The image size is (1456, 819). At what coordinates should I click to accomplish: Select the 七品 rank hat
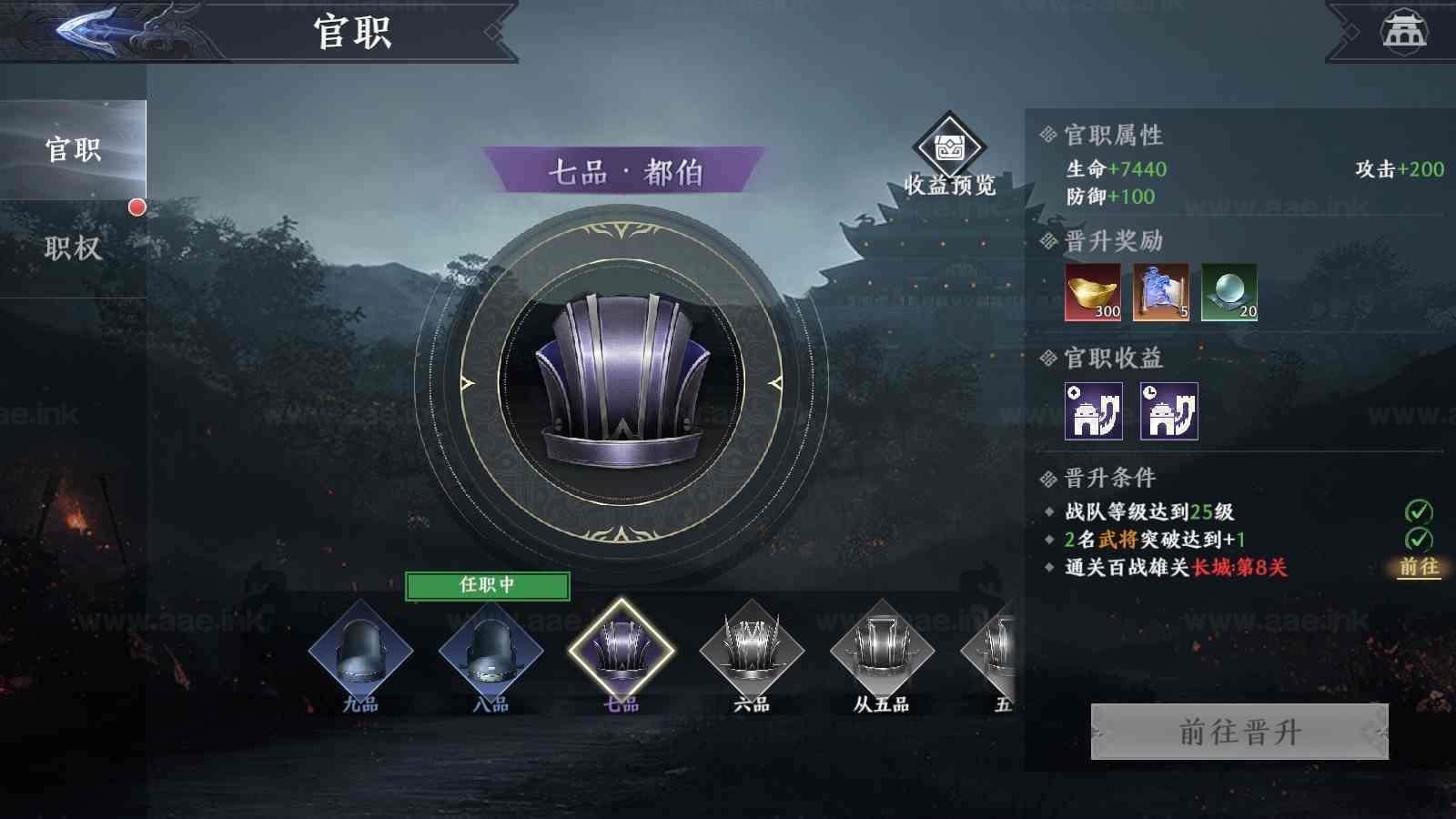622,652
